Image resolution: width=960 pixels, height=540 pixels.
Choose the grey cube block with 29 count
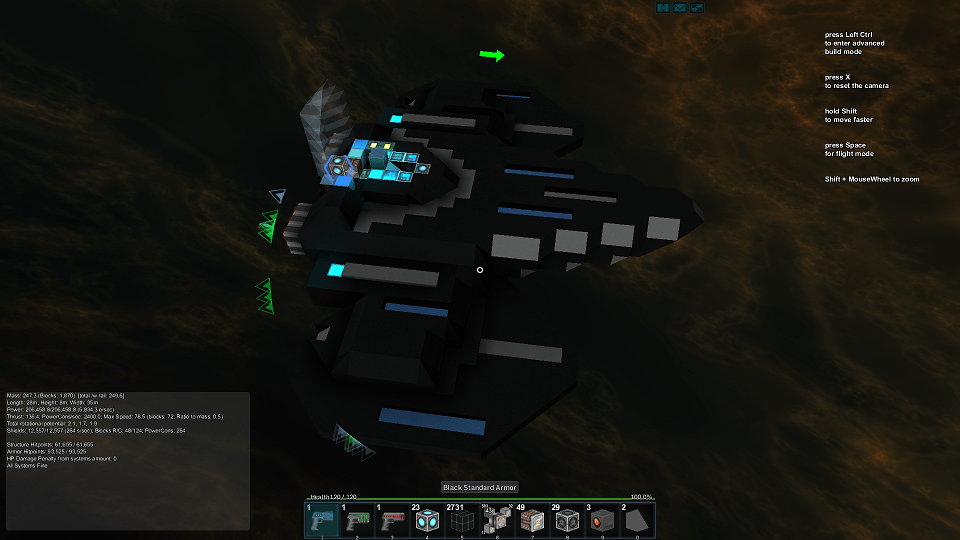pyautogui.click(x=567, y=520)
